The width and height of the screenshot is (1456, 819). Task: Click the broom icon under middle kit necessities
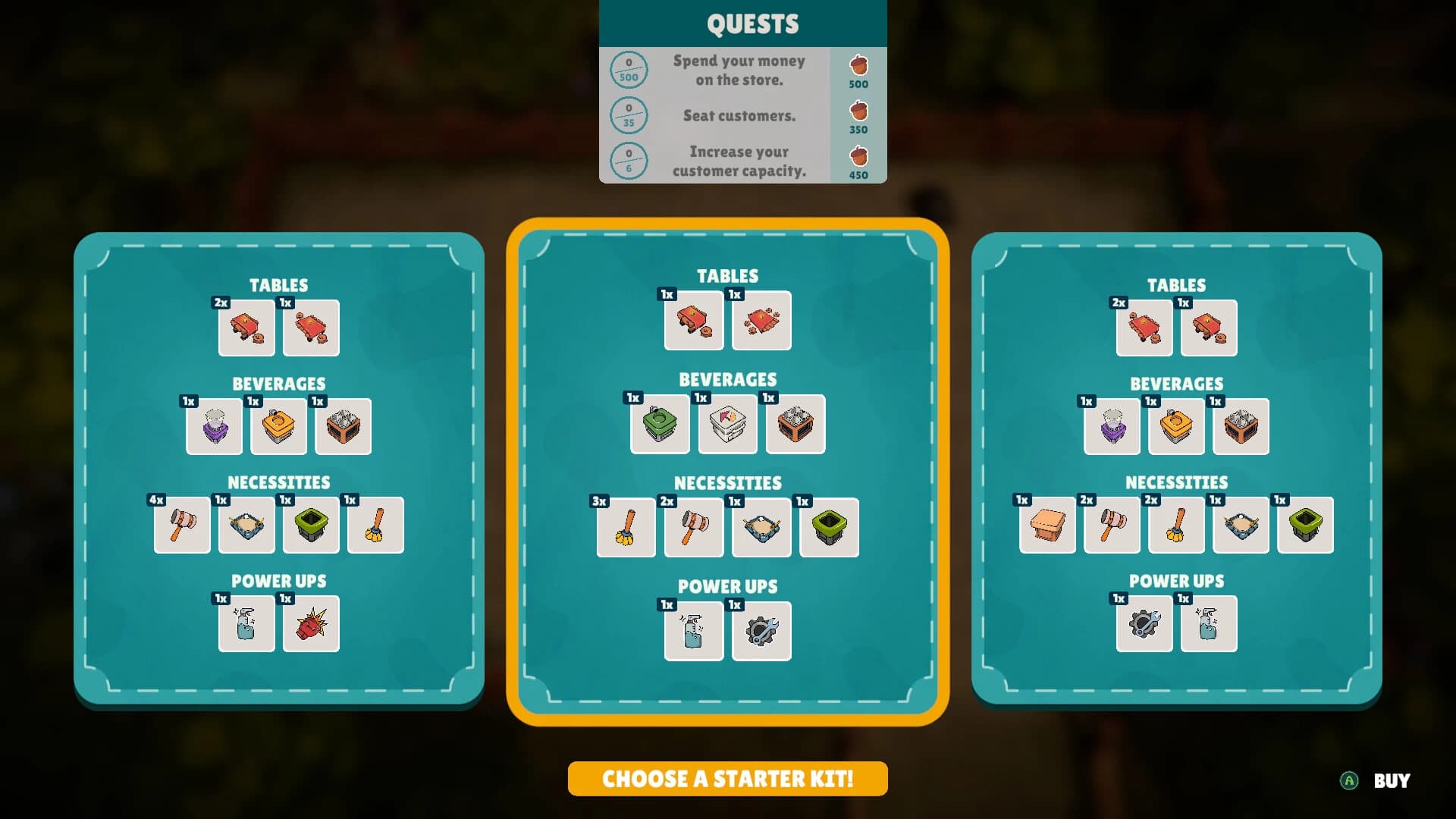(x=626, y=527)
